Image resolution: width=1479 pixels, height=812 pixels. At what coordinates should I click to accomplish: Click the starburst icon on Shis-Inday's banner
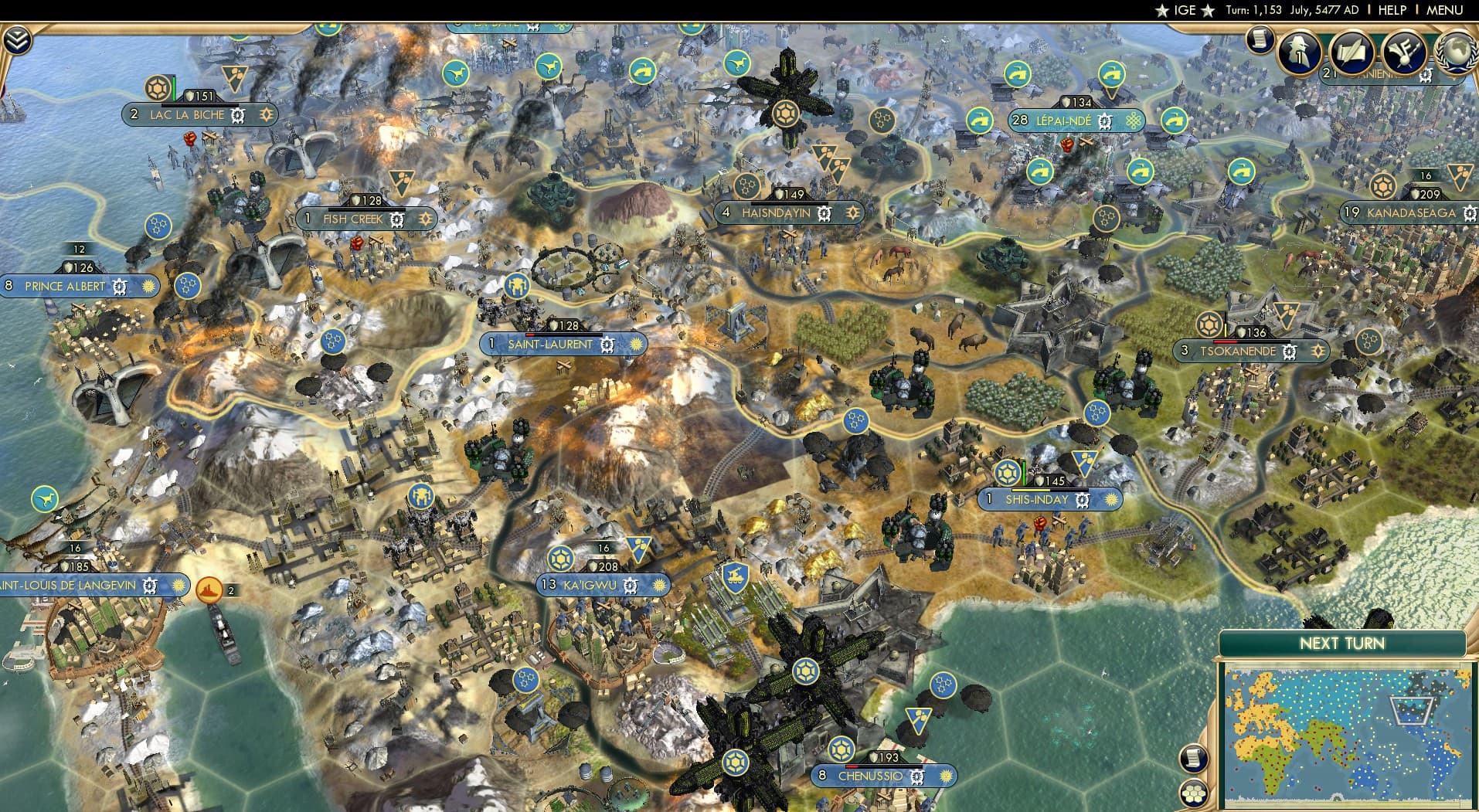[x=1112, y=501]
